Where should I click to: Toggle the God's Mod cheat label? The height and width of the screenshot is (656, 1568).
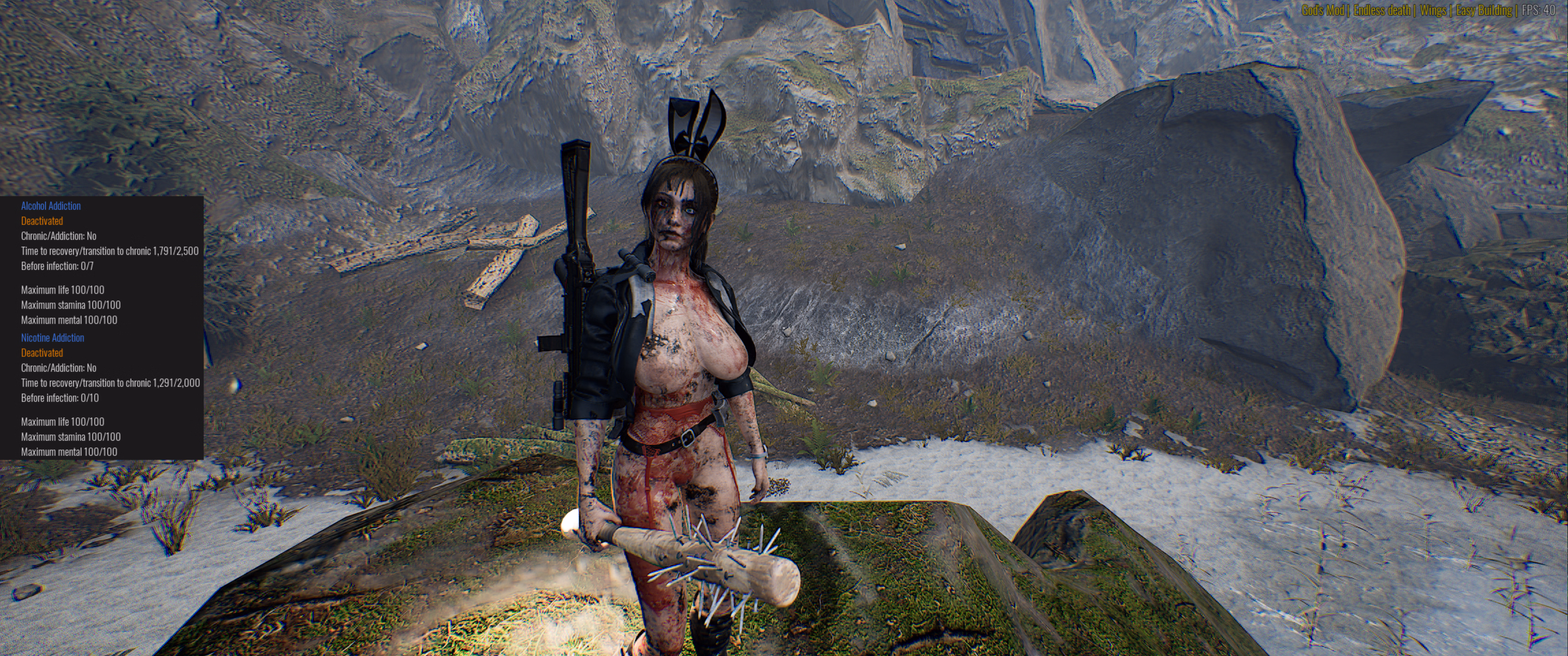(1322, 10)
